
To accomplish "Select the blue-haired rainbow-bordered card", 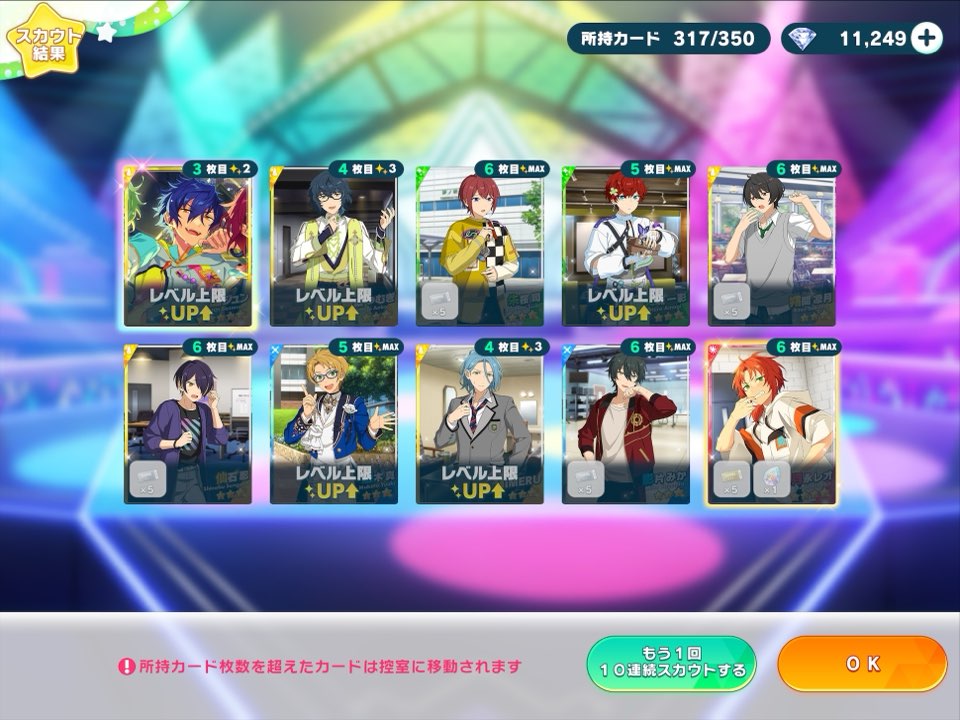I will (x=187, y=246).
